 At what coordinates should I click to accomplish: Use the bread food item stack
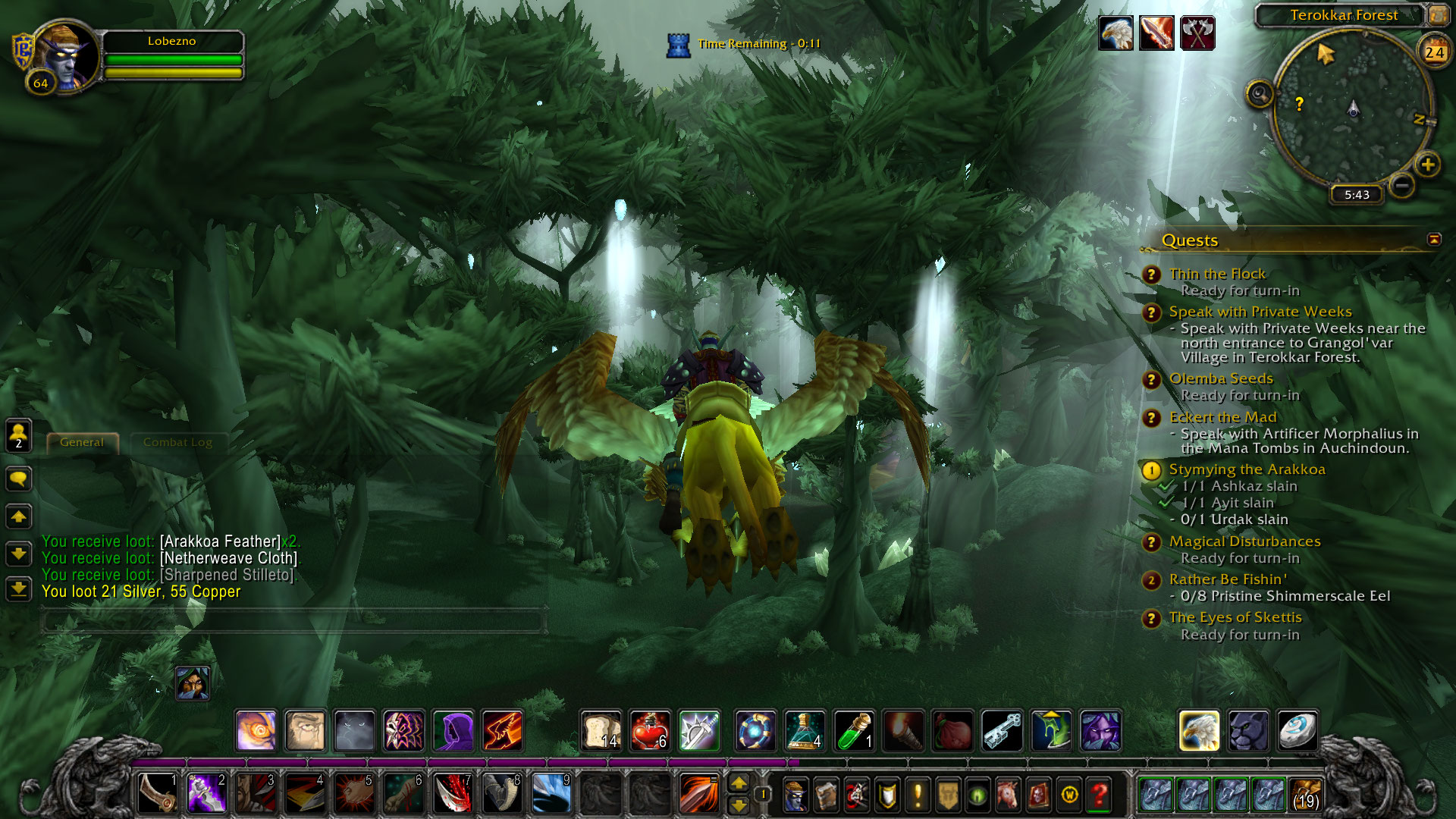pyautogui.click(x=601, y=731)
